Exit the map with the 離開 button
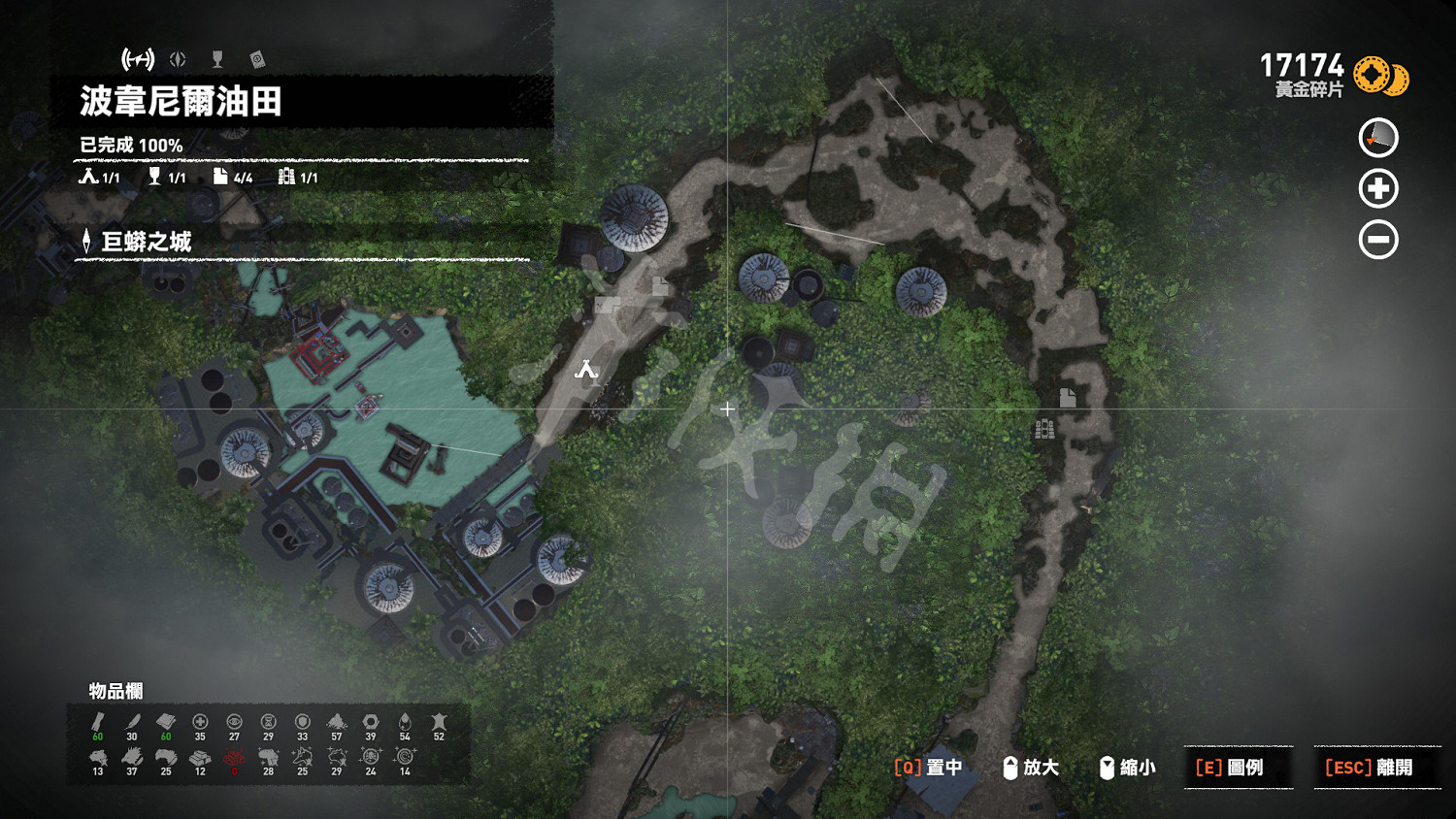Screen dimensions: 1456x819 (1369, 768)
